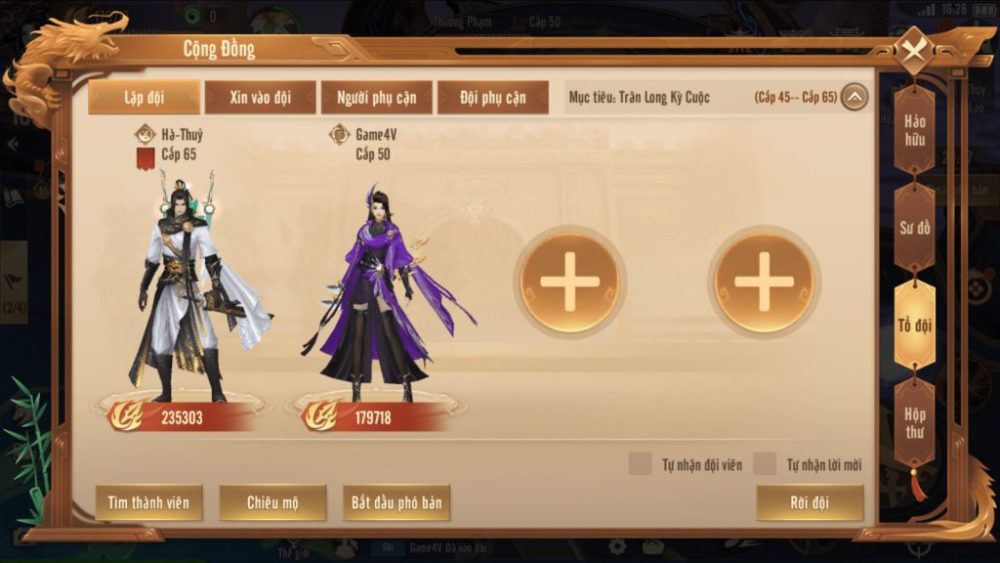1000x563 pixels.
Task: Toggle the Tự nhận đội viên checkbox
Action: click(640, 465)
